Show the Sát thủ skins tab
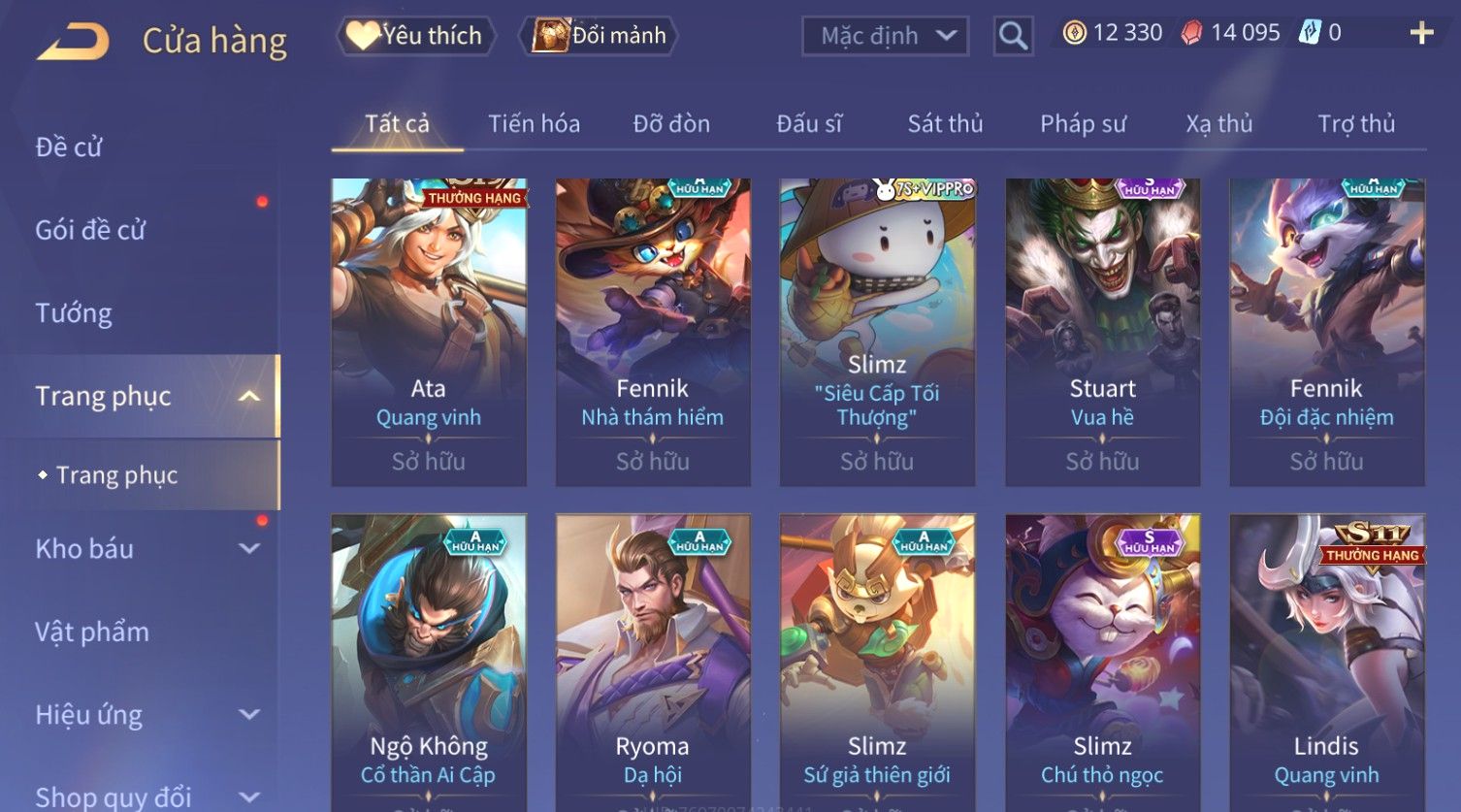This screenshot has width=1461, height=812. 945,124
